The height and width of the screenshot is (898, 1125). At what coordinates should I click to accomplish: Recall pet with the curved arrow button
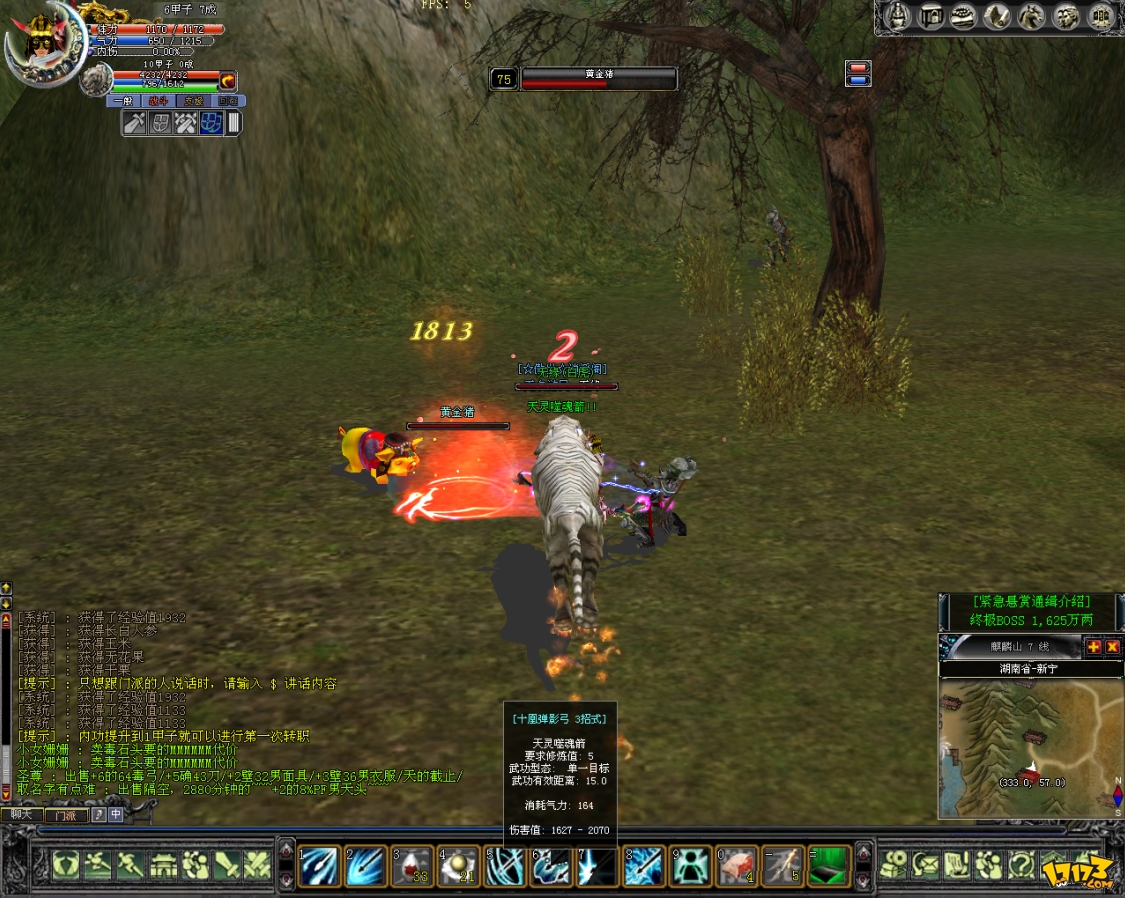coord(228,80)
